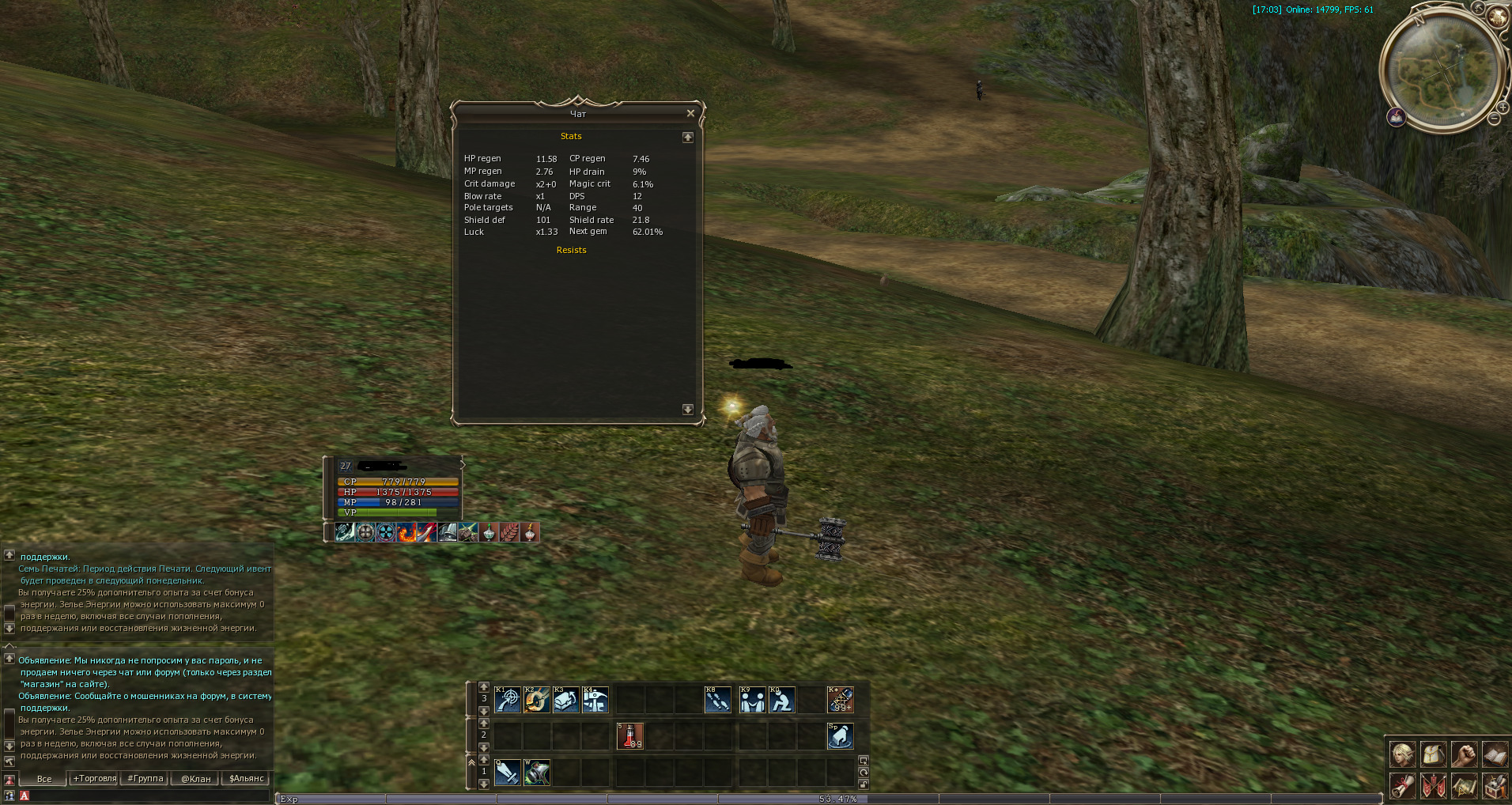Image resolution: width=1512 pixels, height=805 pixels.
Task: Activate the handshake trade action
Action: [x=752, y=700]
